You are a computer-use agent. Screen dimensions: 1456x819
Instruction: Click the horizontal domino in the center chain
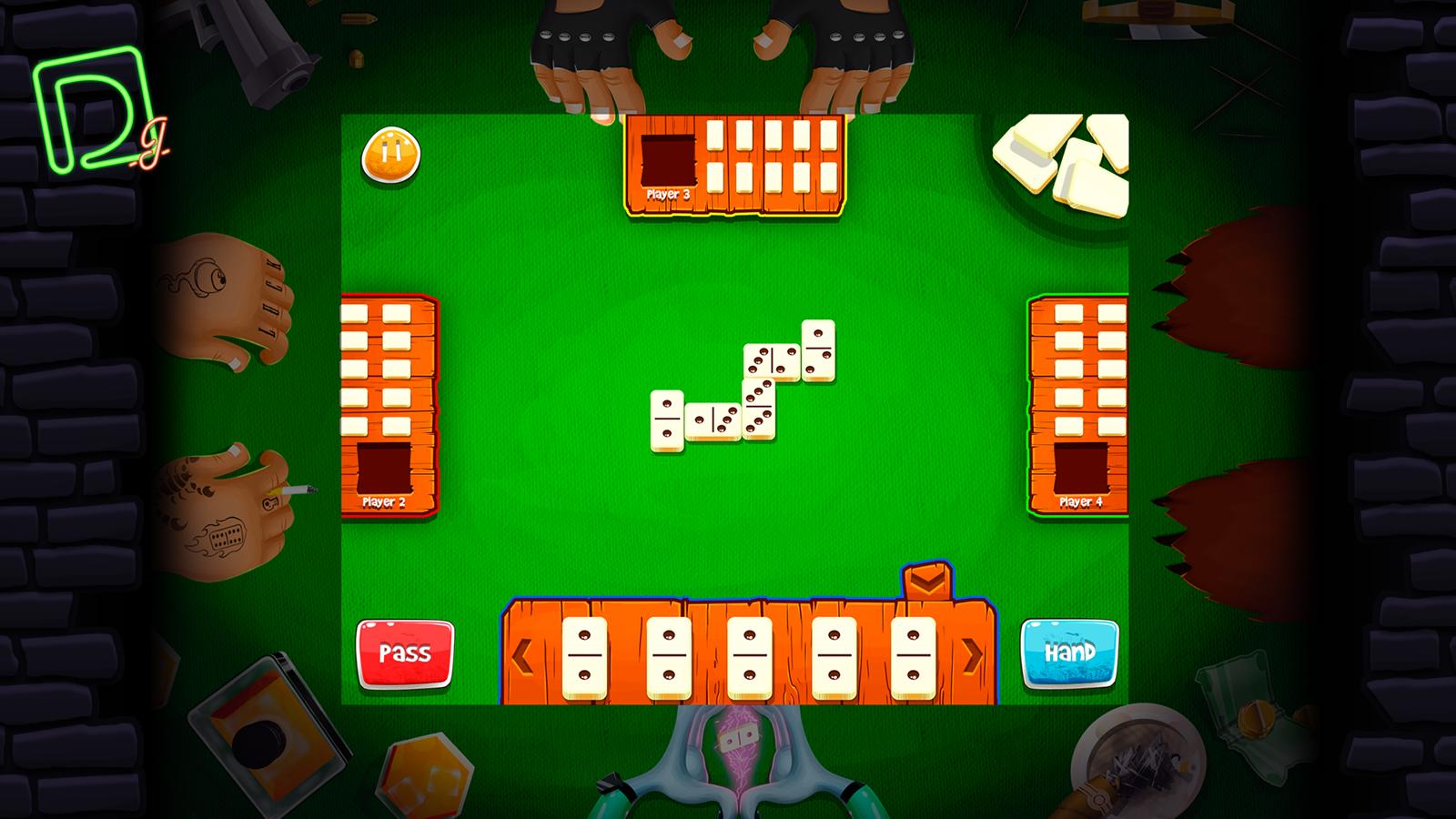click(x=714, y=420)
